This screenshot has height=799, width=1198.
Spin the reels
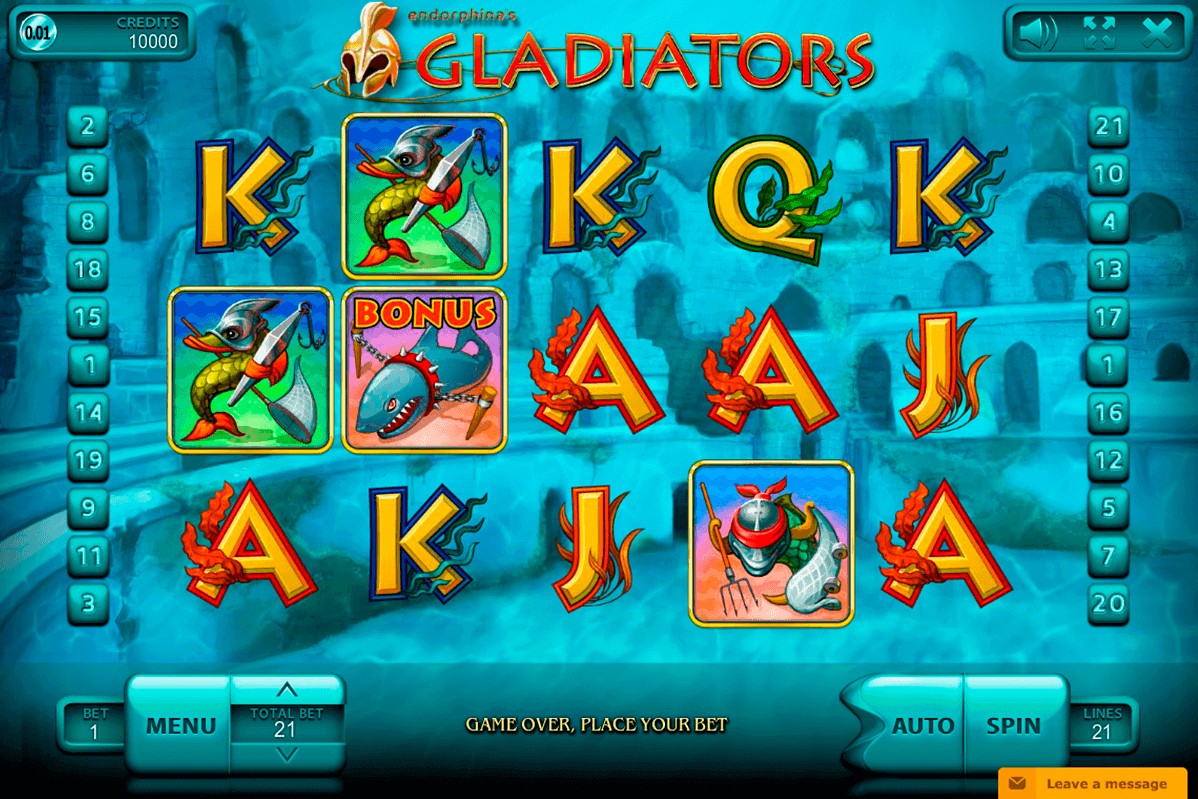pos(1013,725)
